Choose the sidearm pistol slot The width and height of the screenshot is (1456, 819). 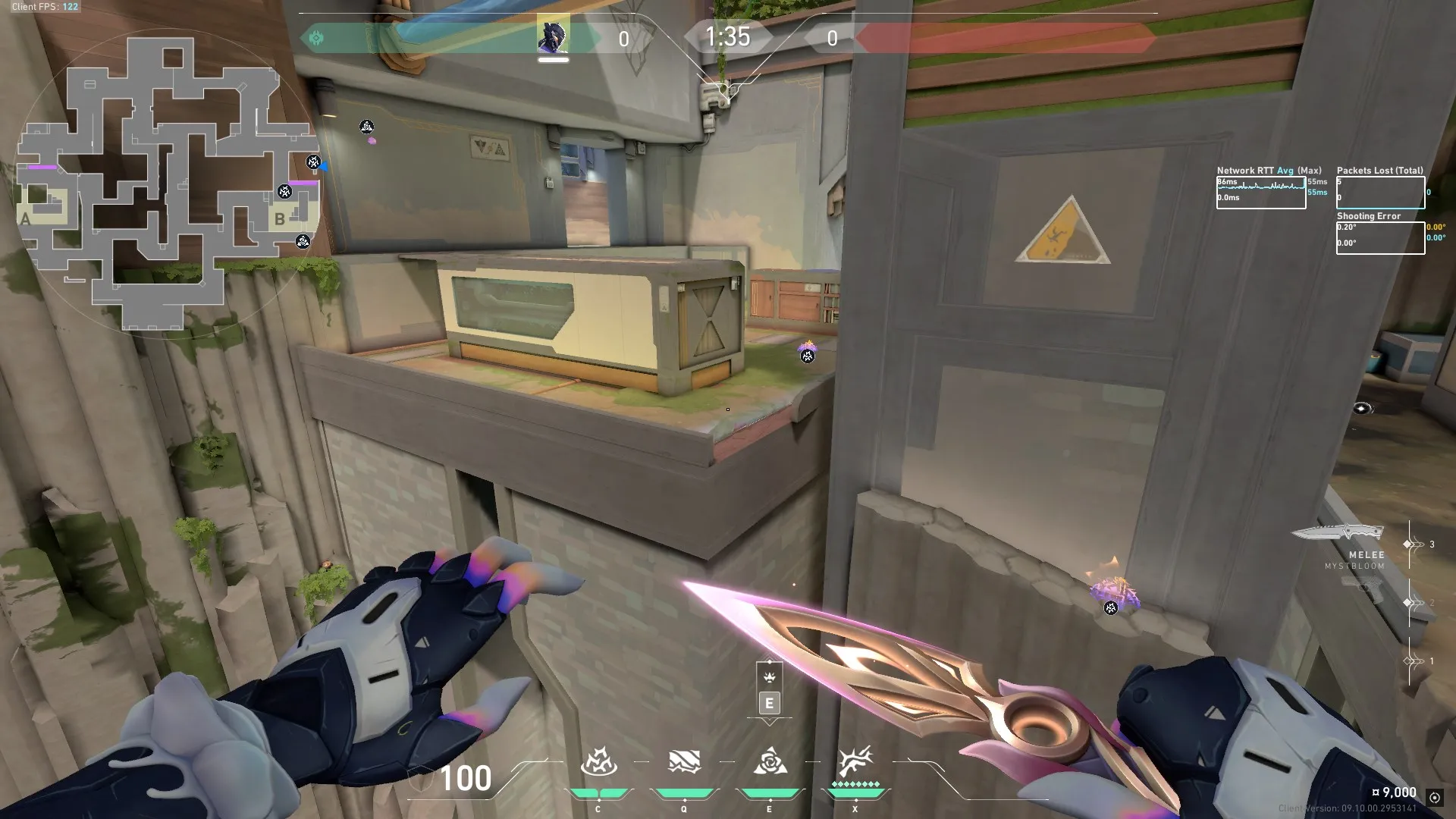click(1362, 588)
